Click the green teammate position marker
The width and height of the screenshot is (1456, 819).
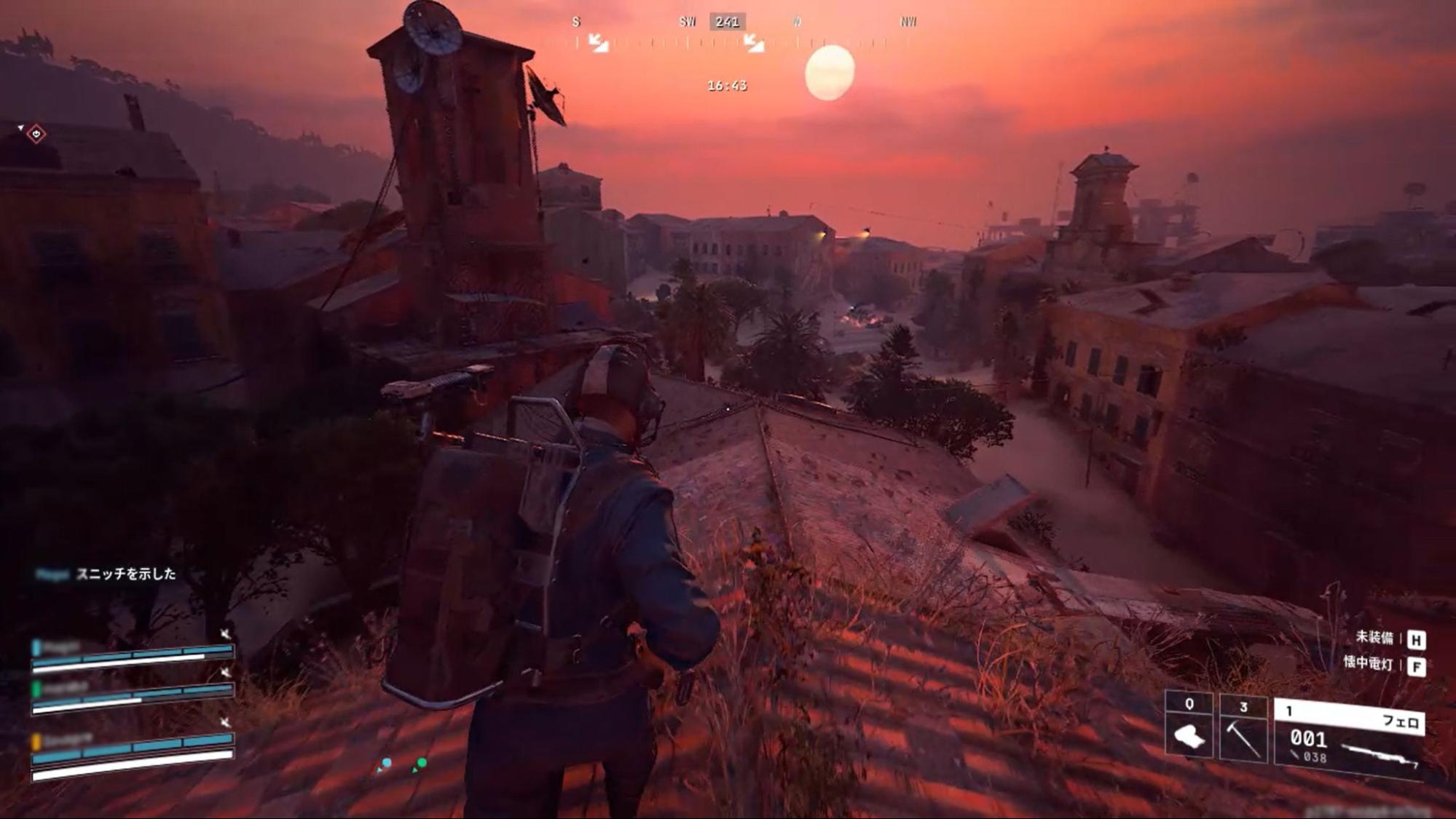[421, 764]
